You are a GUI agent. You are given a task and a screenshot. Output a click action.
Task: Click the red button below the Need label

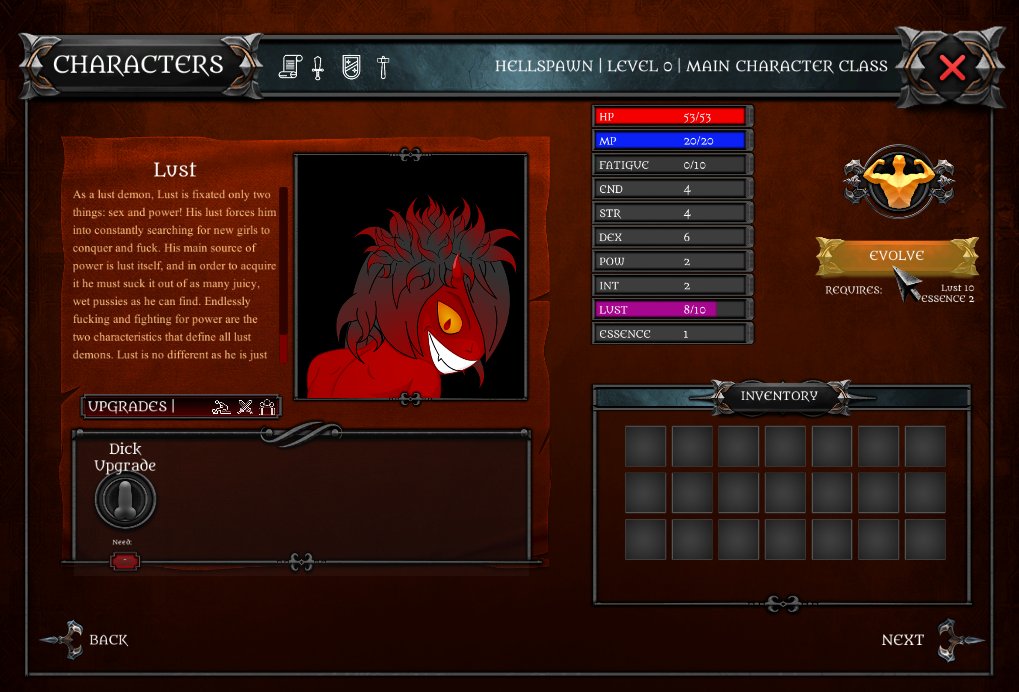click(x=124, y=562)
